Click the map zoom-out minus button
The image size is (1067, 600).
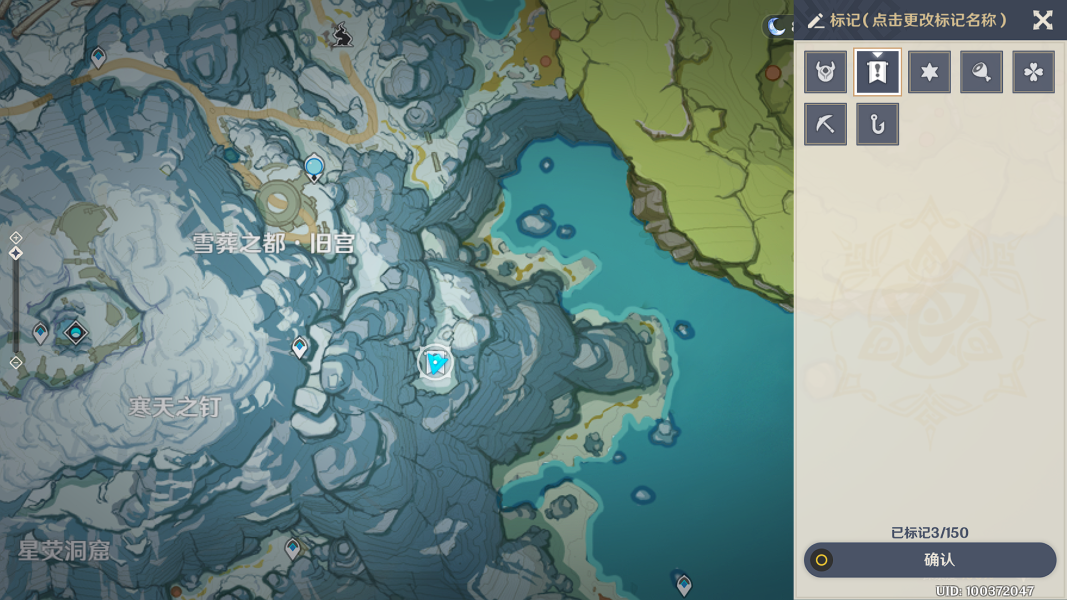[16, 363]
